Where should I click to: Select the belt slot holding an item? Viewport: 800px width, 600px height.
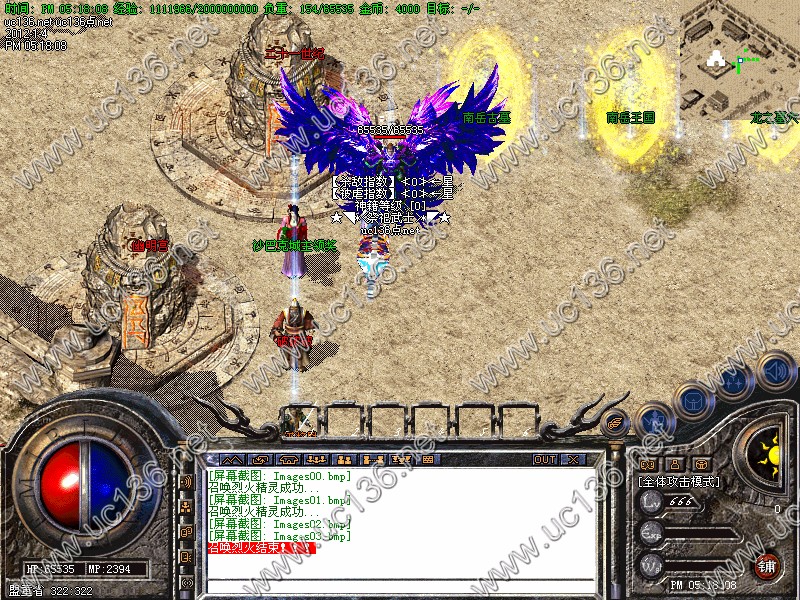[297, 421]
